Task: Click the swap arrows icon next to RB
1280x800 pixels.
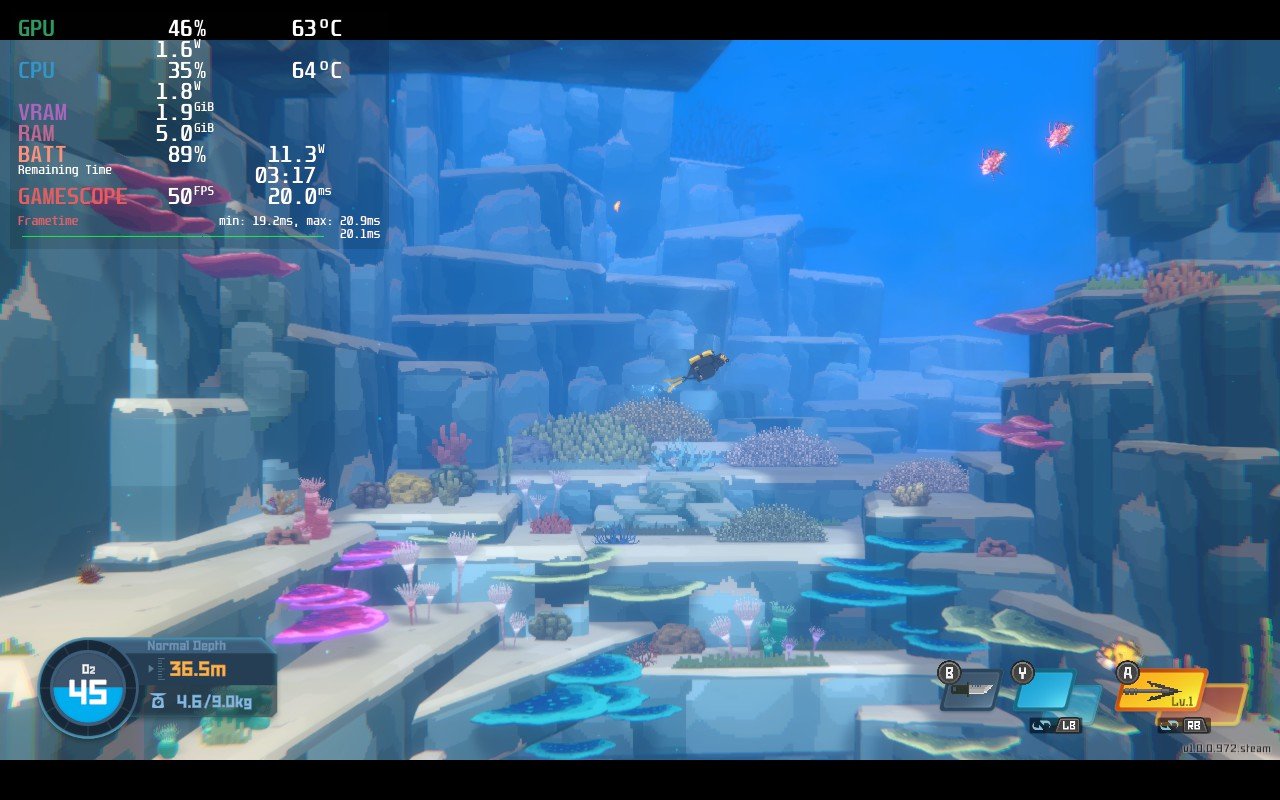Action: pos(1168,726)
